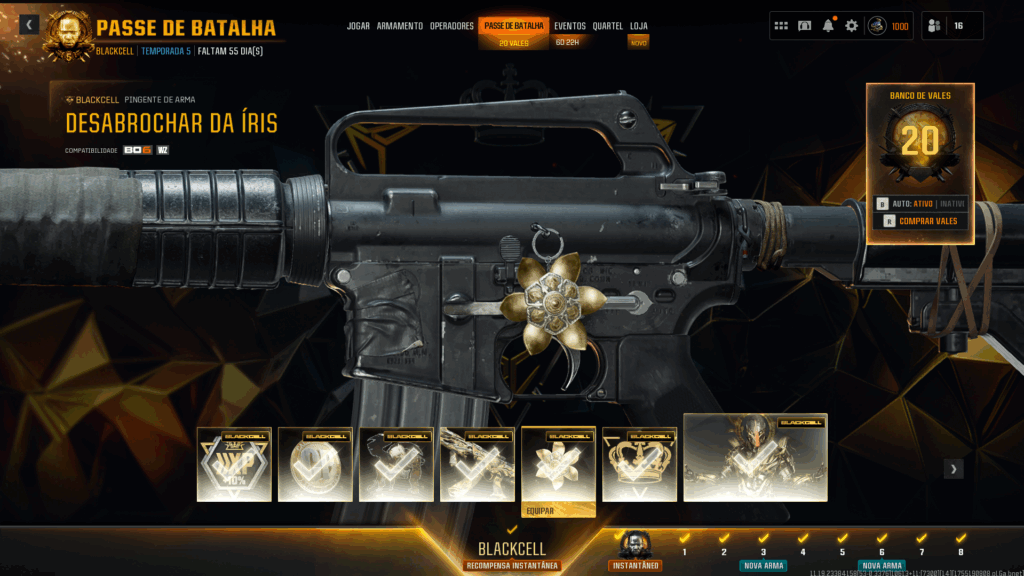This screenshot has height=576, width=1024.
Task: Select the golden flower weapon charm reward
Action: click(558, 465)
